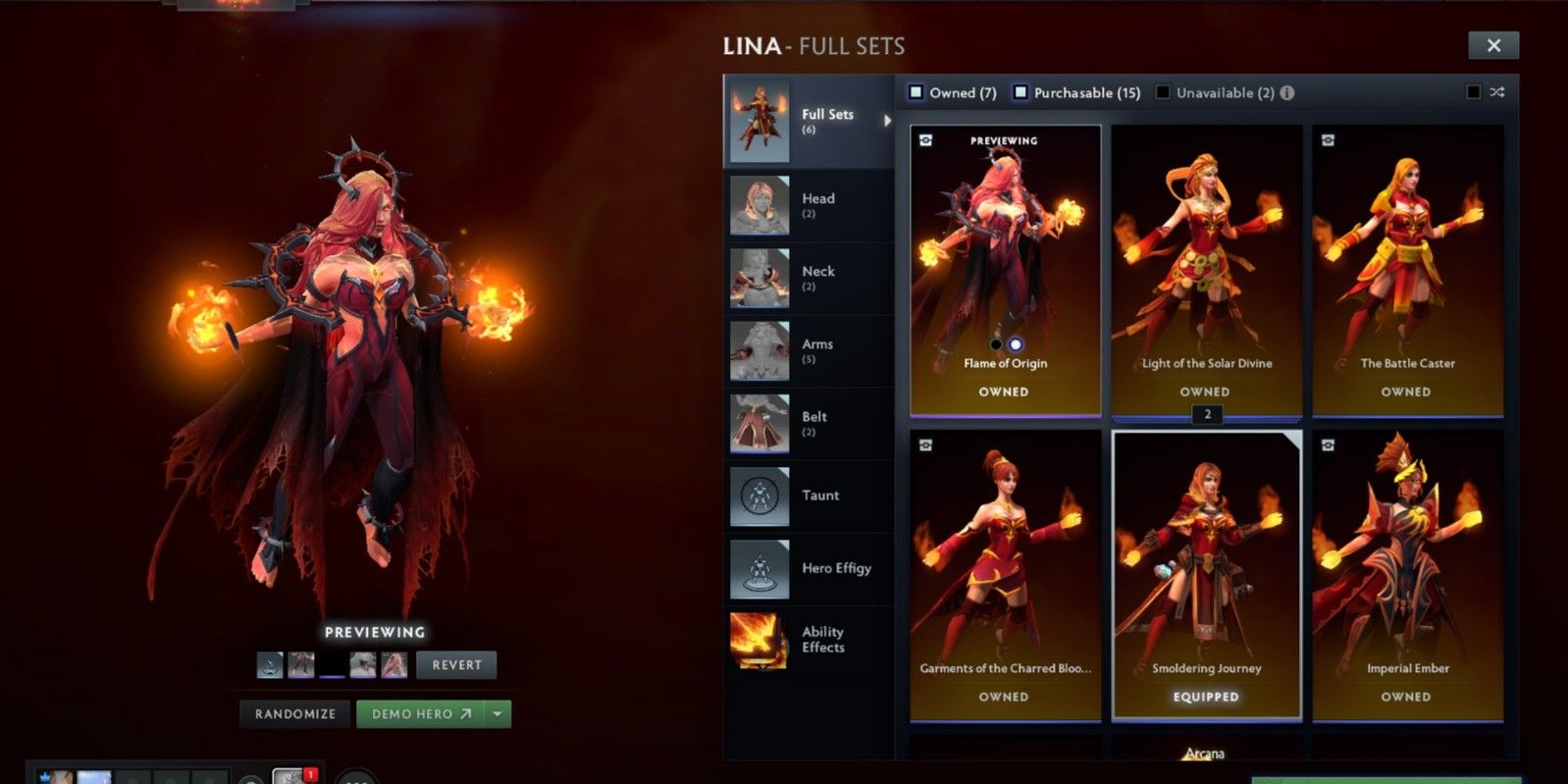Enable the Unavailable items filter
Image resolution: width=1568 pixels, height=784 pixels.
tap(1163, 92)
